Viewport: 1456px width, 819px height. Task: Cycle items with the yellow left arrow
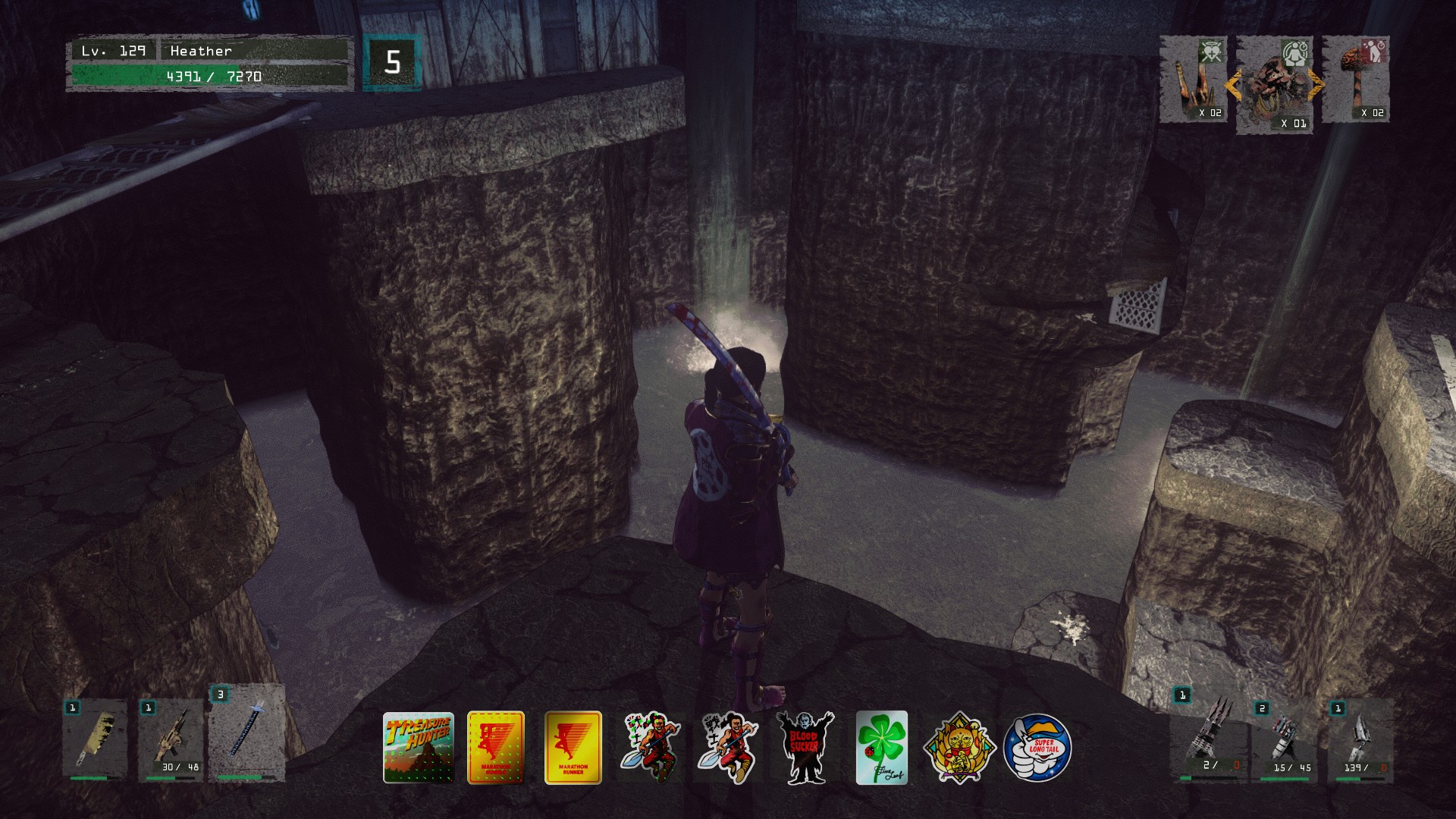[1233, 85]
